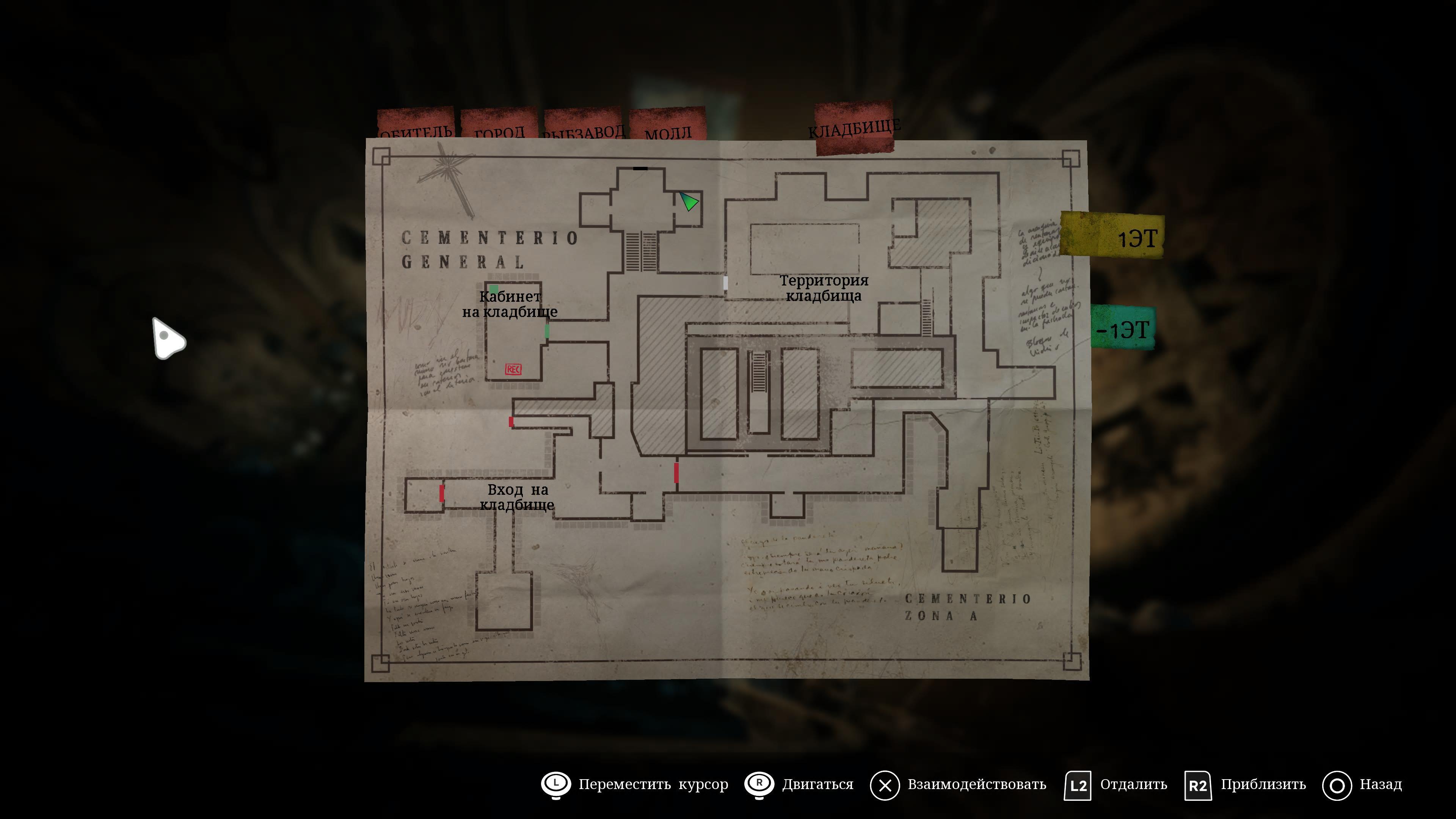This screenshot has width=1456, height=819.
Task: Choose the Территория кладбища area label
Action: pyautogui.click(x=824, y=288)
